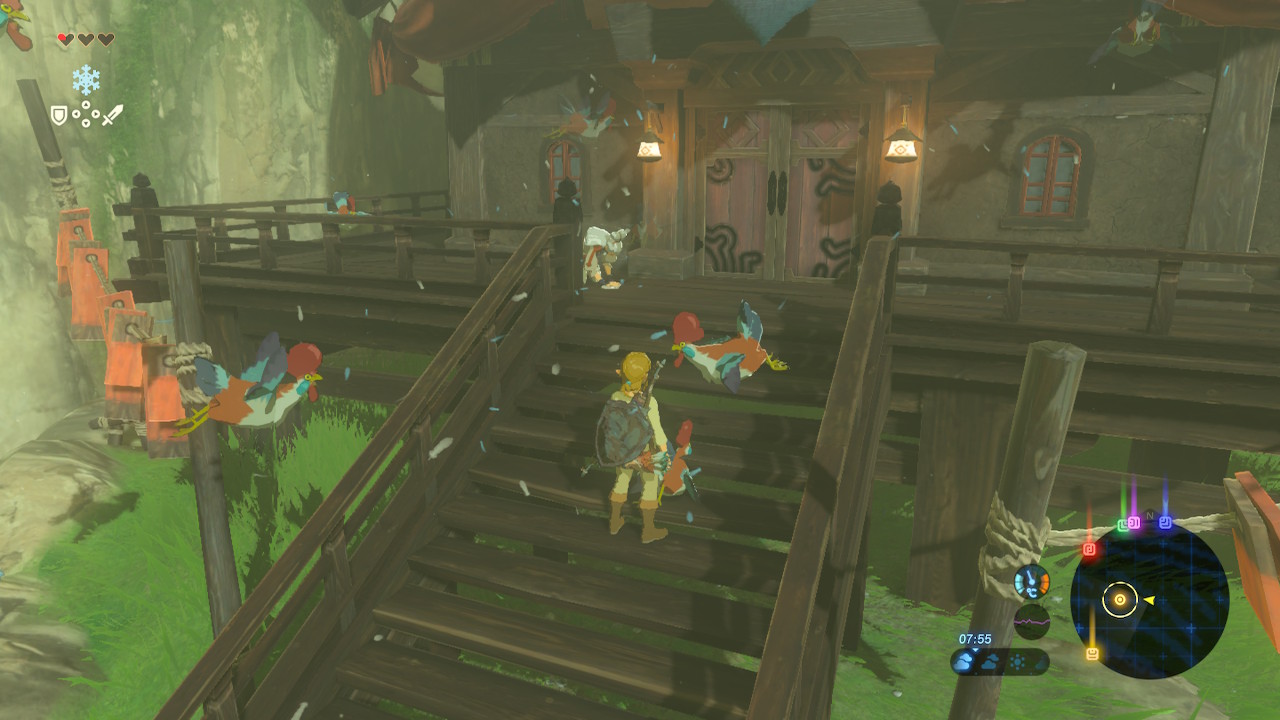
Task: Click the snowflake cold resistance icon
Action: (x=86, y=79)
